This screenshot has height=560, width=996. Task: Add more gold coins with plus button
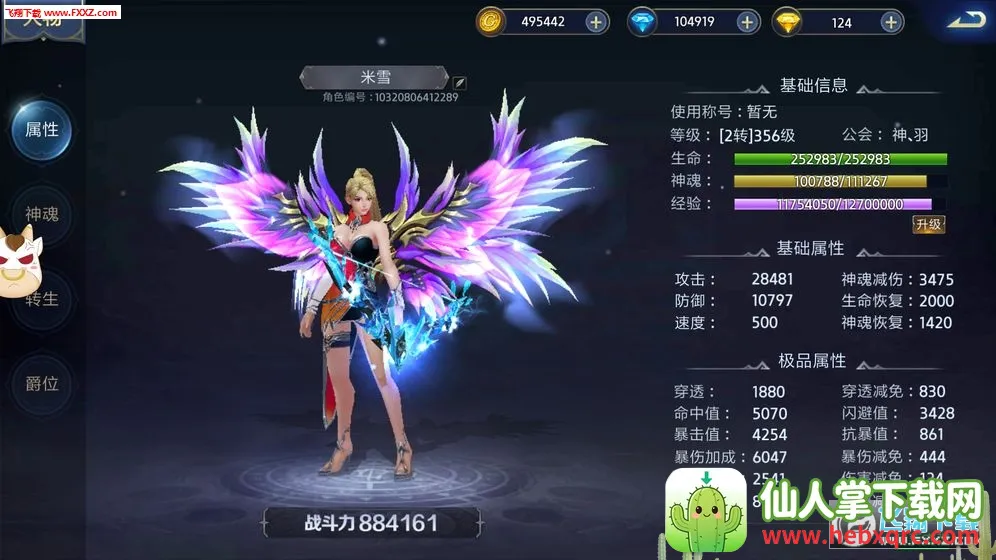point(596,21)
